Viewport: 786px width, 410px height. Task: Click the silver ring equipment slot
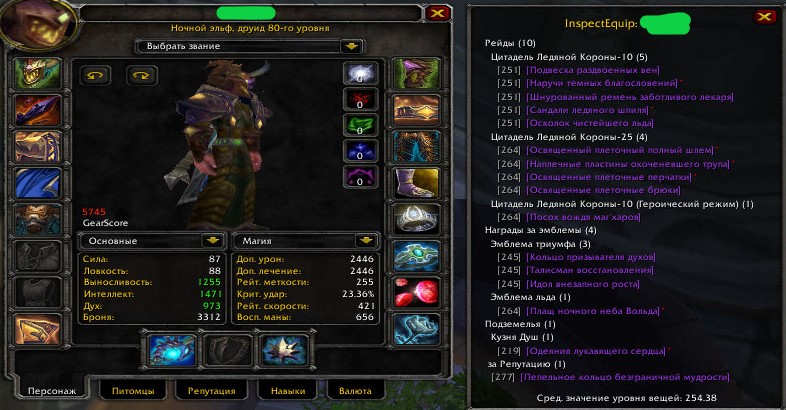coord(415,219)
